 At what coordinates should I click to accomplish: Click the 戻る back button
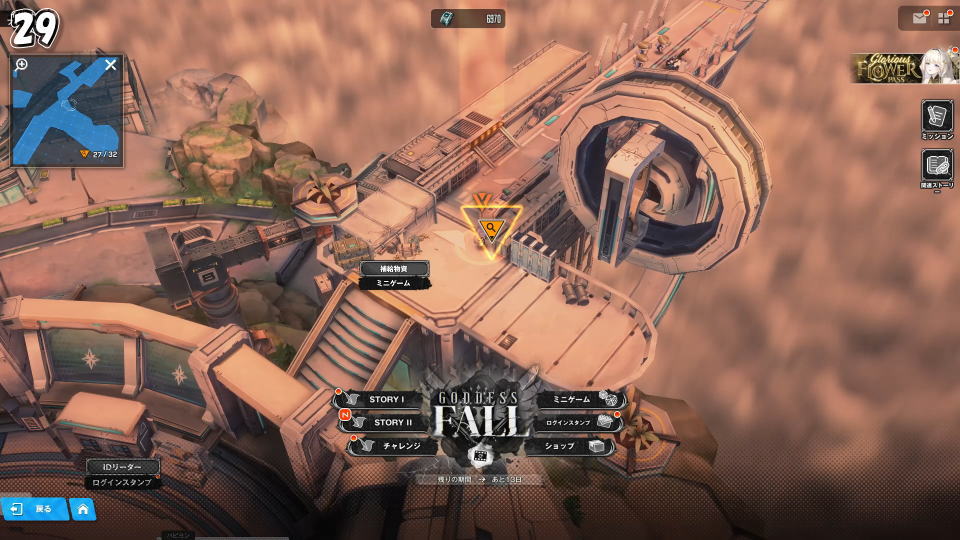34,509
